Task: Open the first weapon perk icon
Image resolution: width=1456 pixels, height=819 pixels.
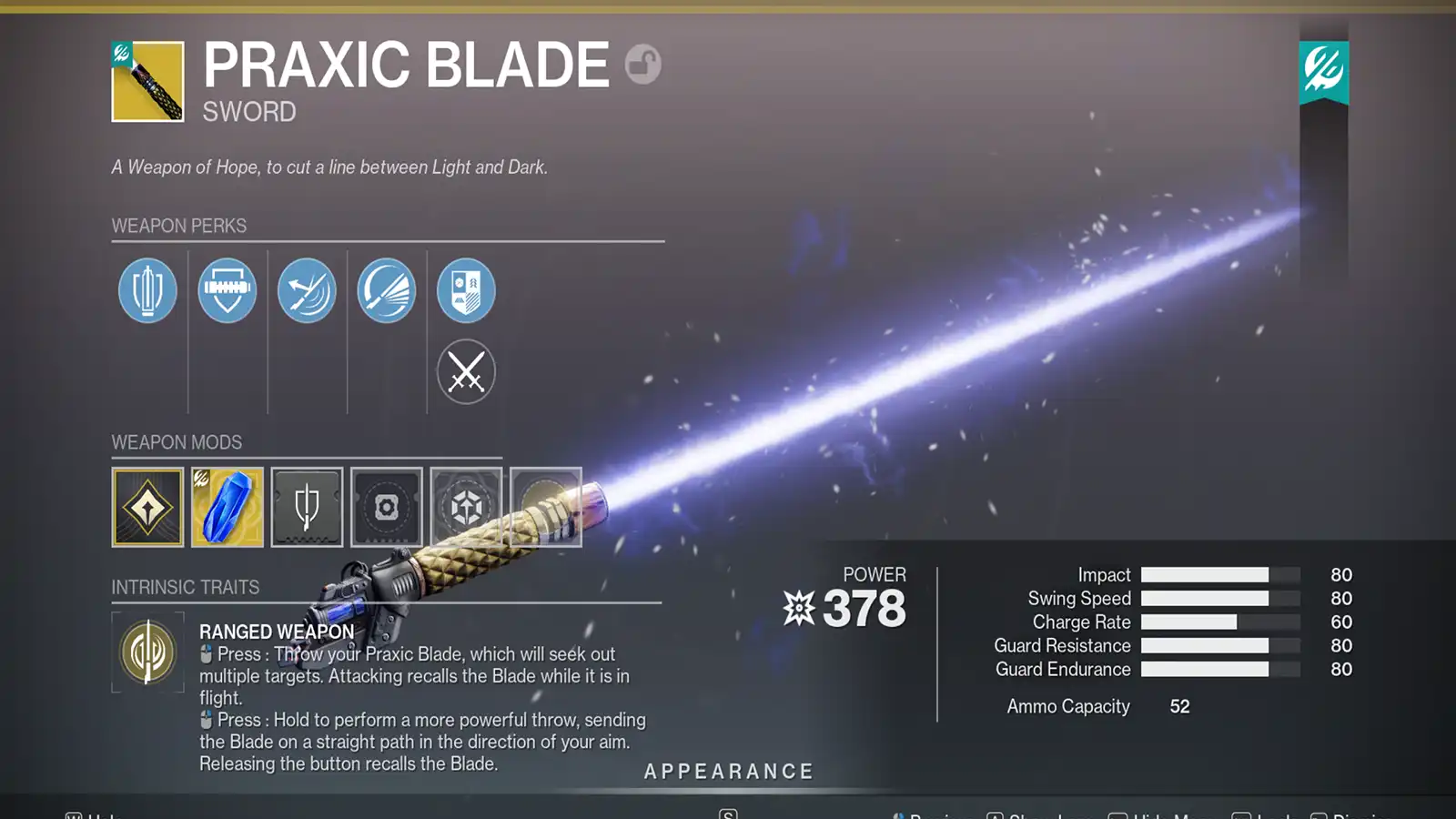Action: click(147, 289)
